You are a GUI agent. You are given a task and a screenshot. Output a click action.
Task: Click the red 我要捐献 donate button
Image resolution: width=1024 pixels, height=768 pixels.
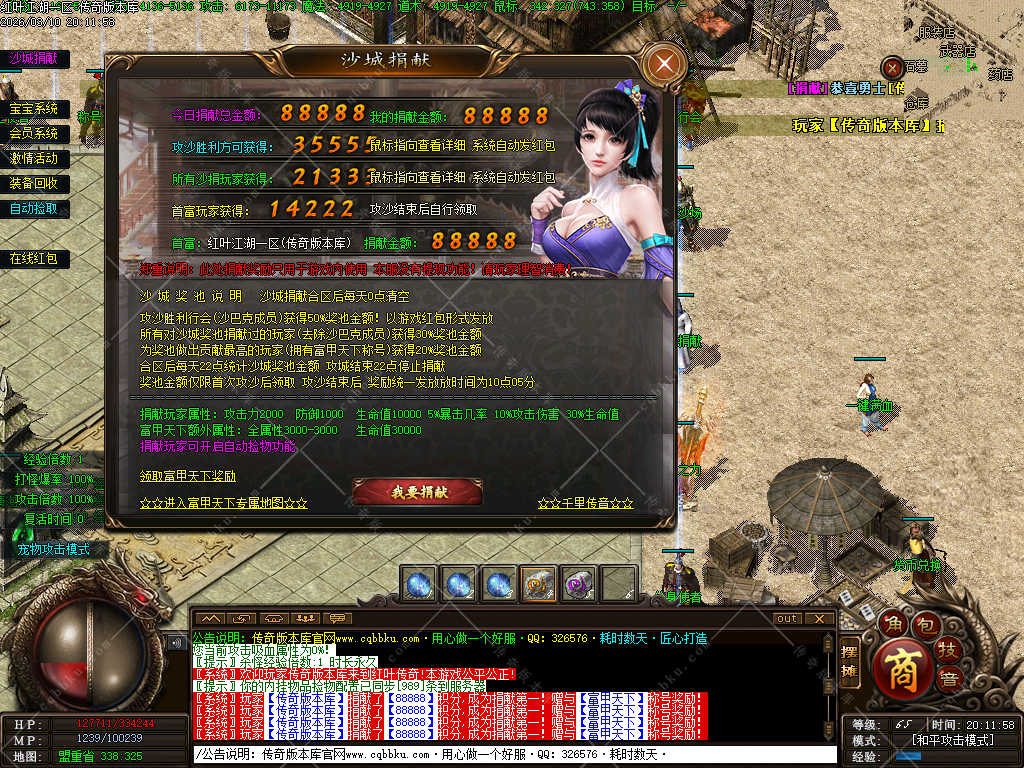point(418,492)
